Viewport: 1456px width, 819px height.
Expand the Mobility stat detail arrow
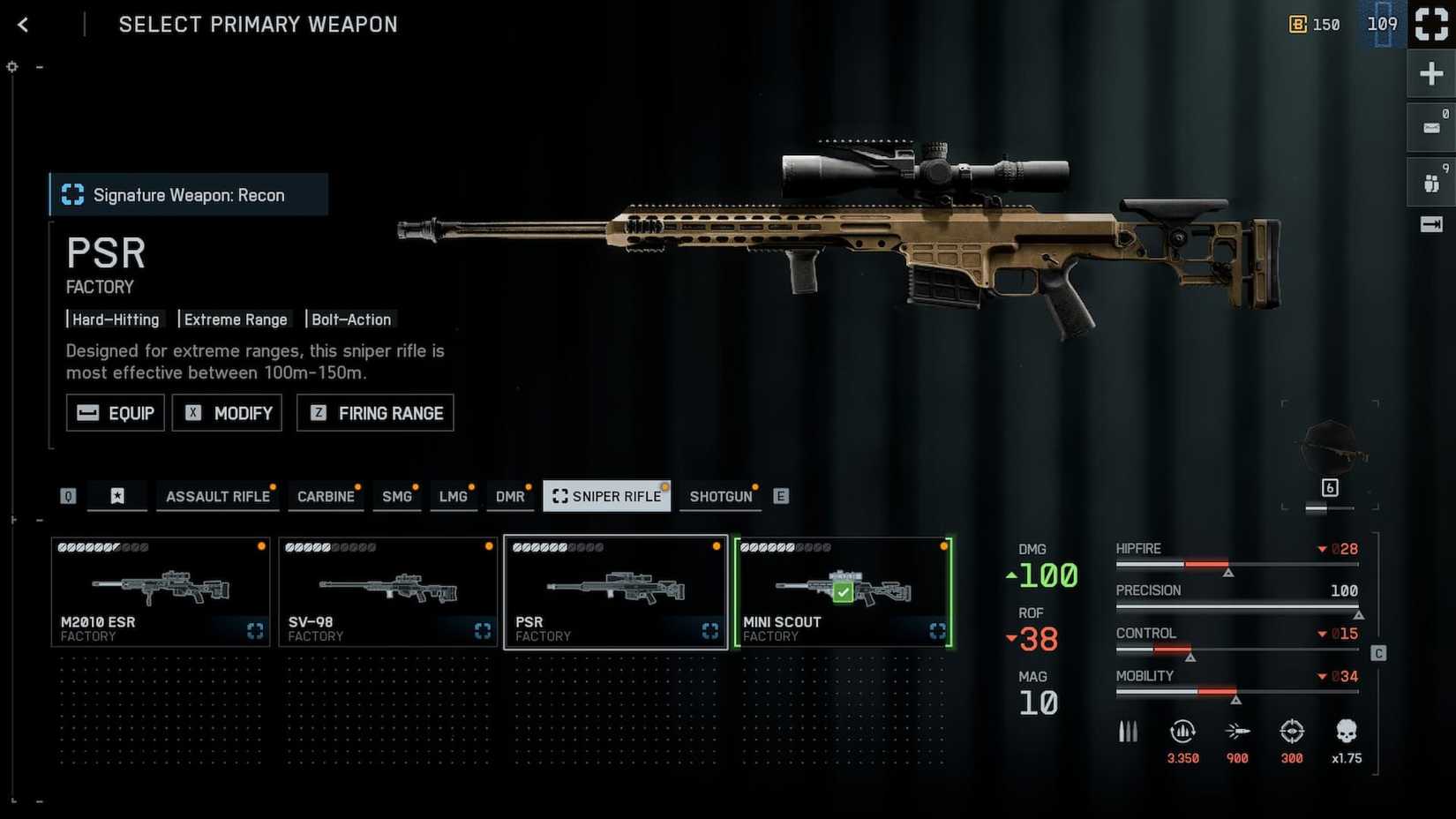[x=1325, y=676]
